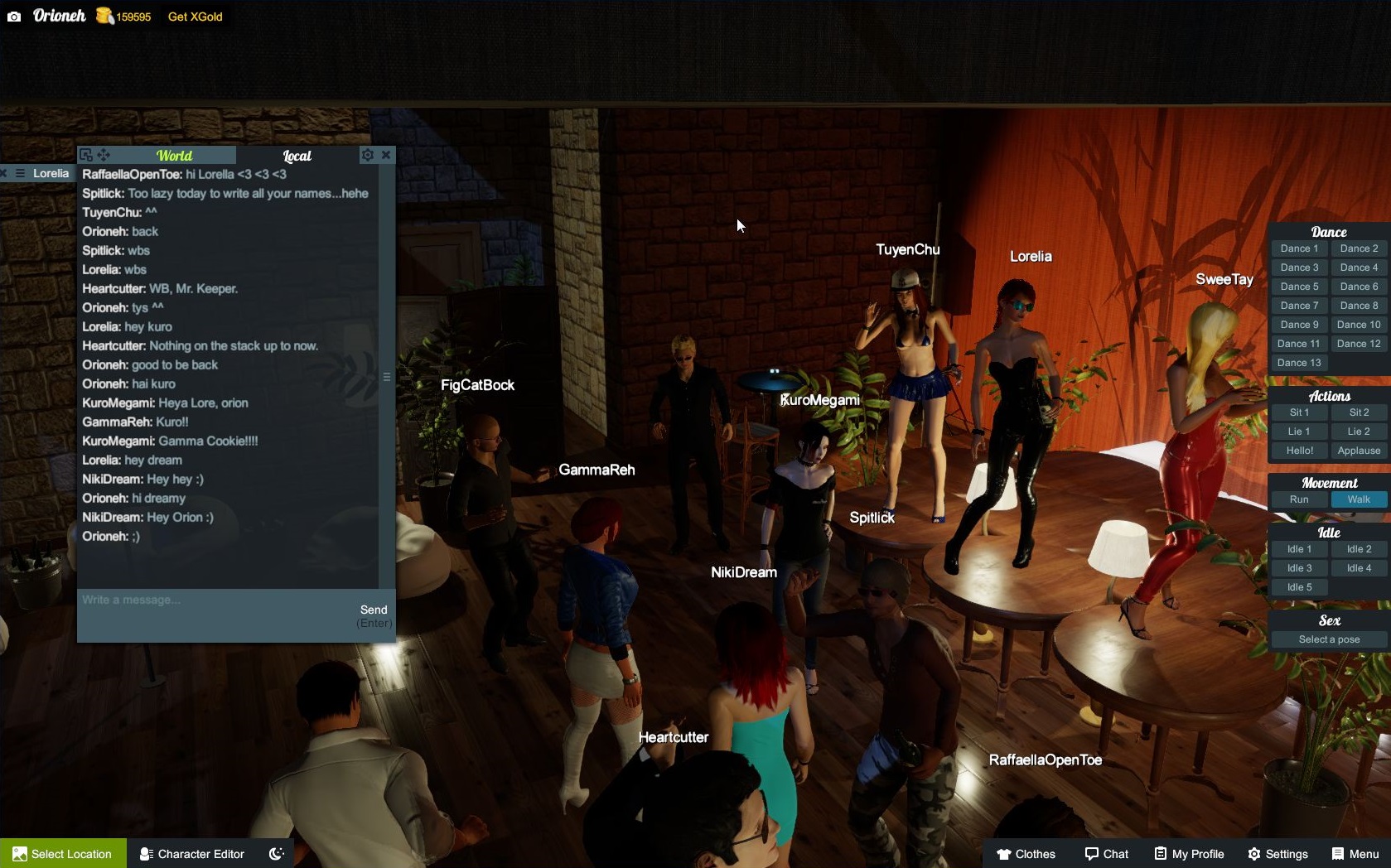Viewport: 1391px width, 868px height.
Task: Open the Settings panel
Action: coord(1277,854)
